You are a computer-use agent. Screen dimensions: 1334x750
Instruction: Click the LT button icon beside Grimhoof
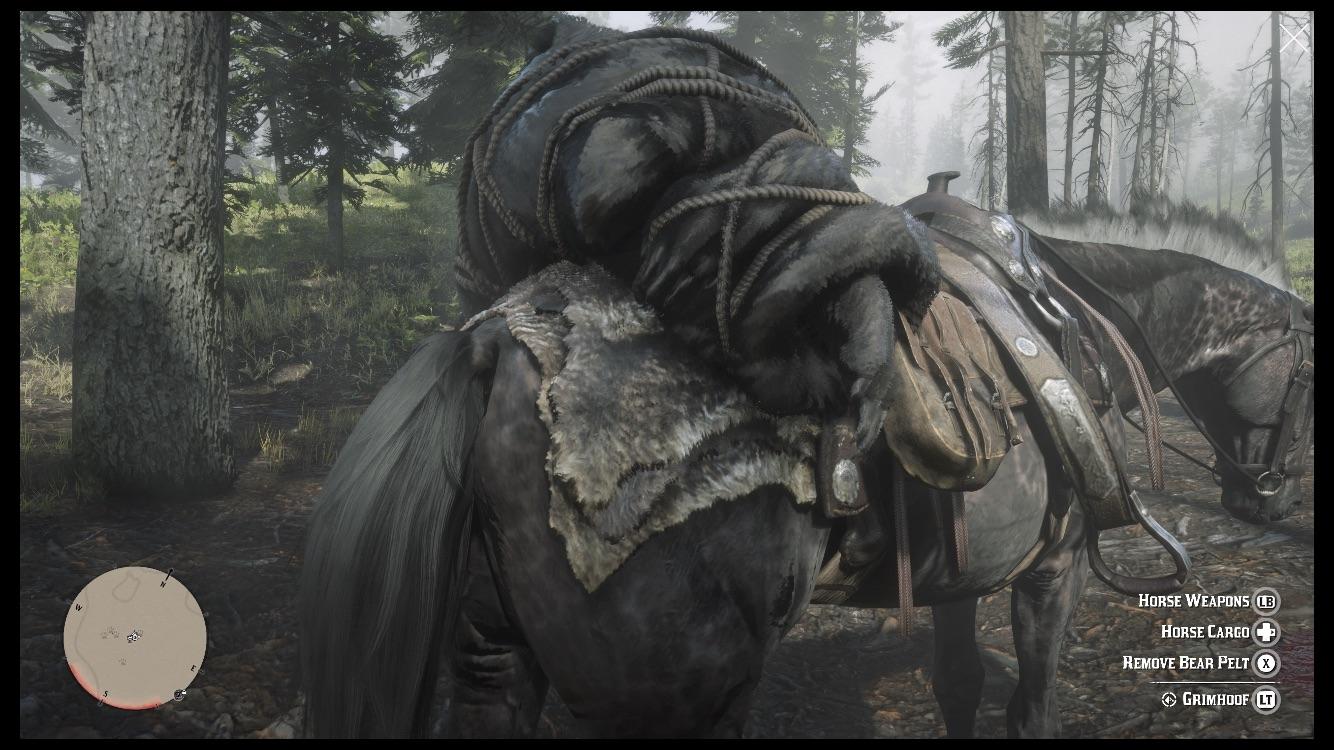1267,699
